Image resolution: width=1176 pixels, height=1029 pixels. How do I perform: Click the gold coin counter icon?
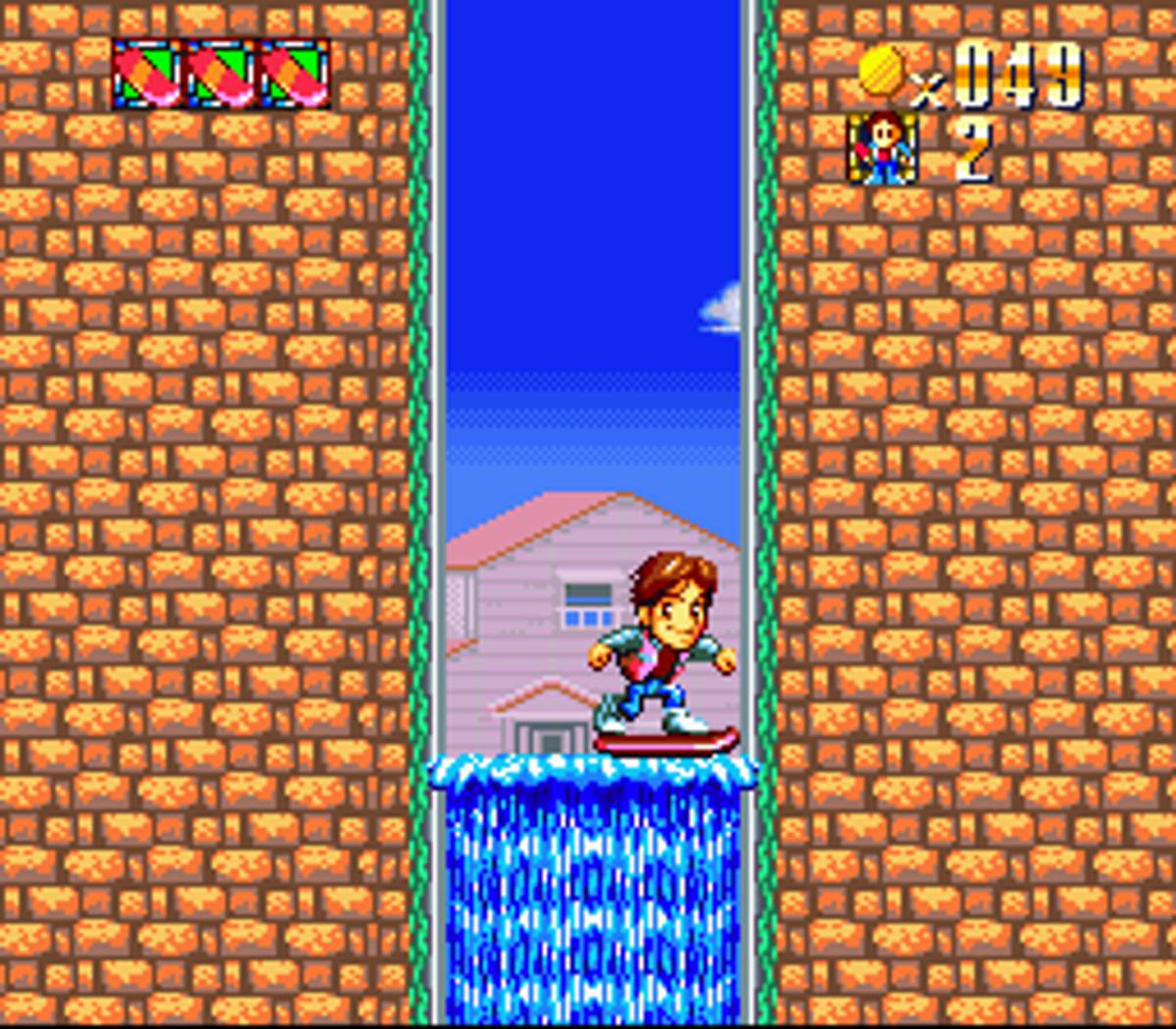(881, 72)
